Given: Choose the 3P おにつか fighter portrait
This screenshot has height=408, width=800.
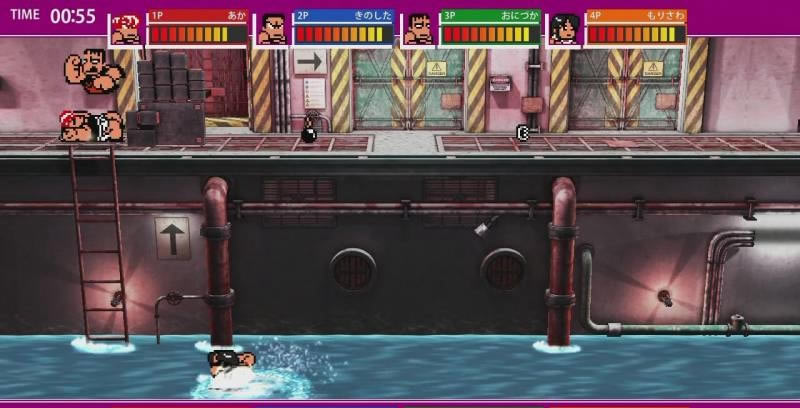Looking at the screenshot, I should [419, 29].
